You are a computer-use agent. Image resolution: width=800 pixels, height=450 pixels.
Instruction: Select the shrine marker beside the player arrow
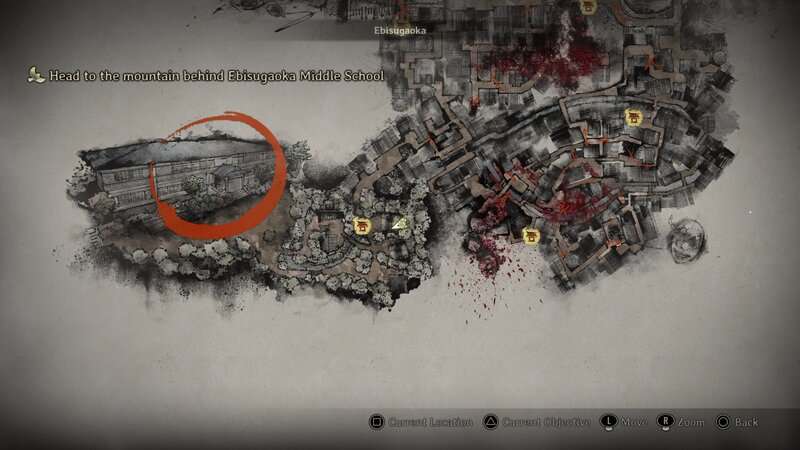(362, 227)
